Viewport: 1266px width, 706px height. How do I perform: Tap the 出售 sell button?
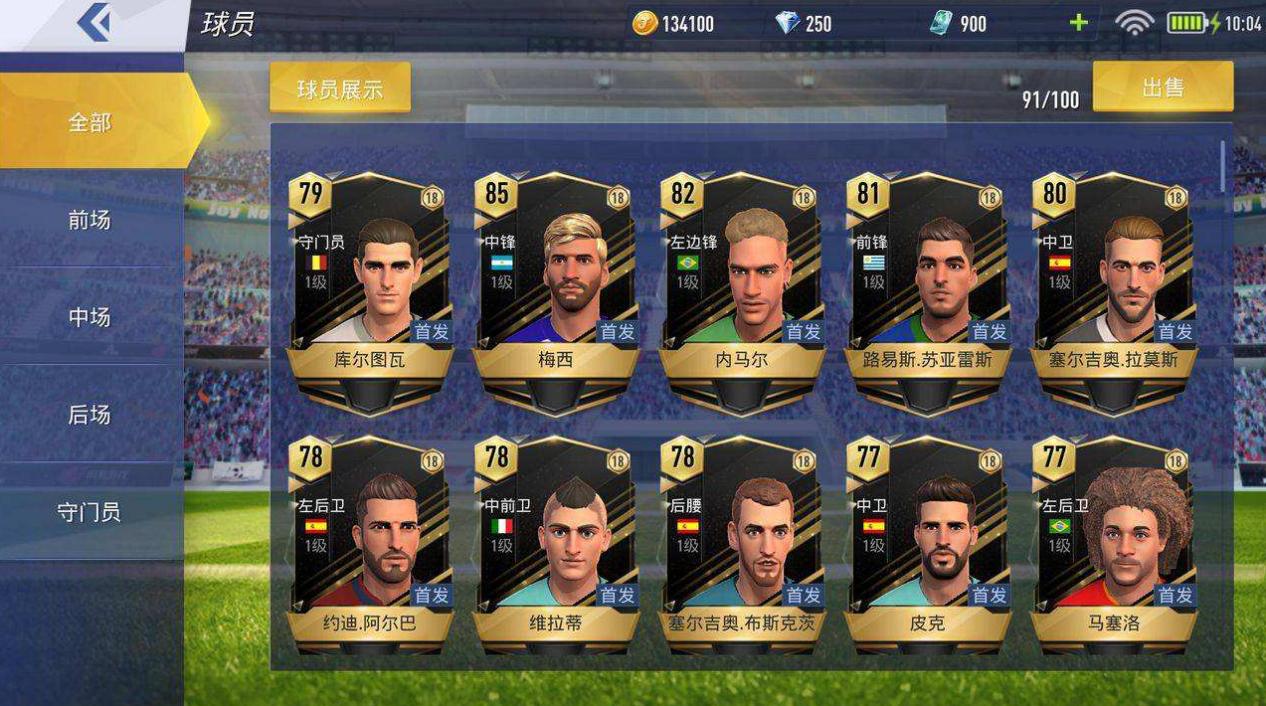1162,87
